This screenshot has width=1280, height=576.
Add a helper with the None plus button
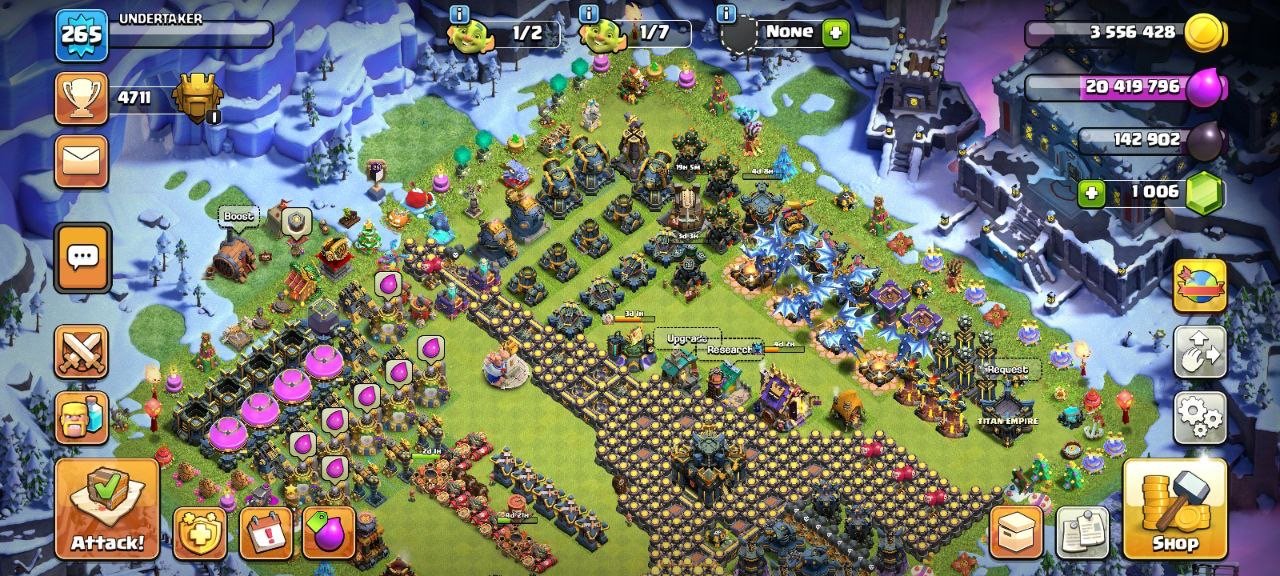point(835,33)
